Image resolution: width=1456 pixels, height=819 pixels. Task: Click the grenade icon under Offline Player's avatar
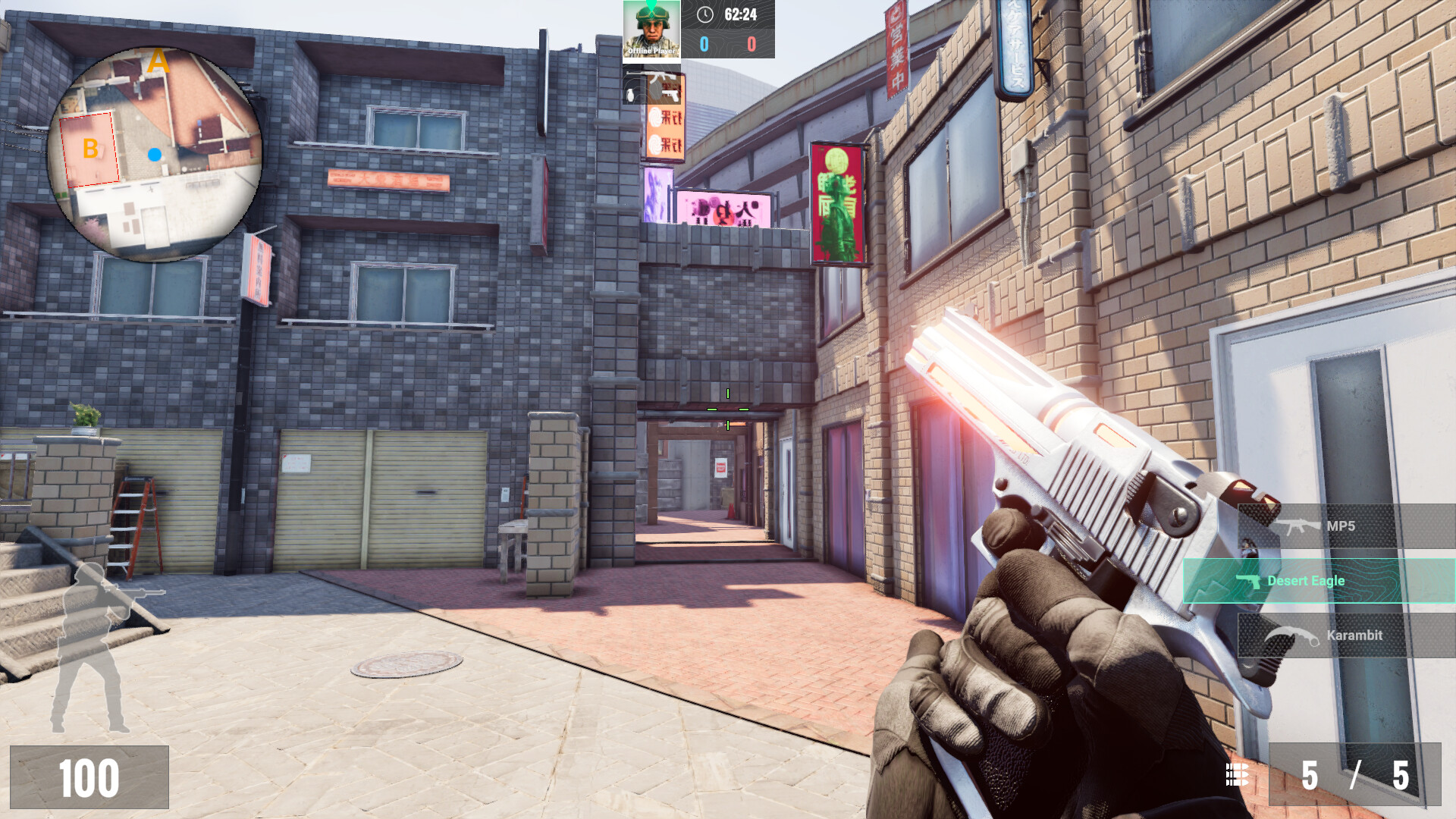pos(630,96)
